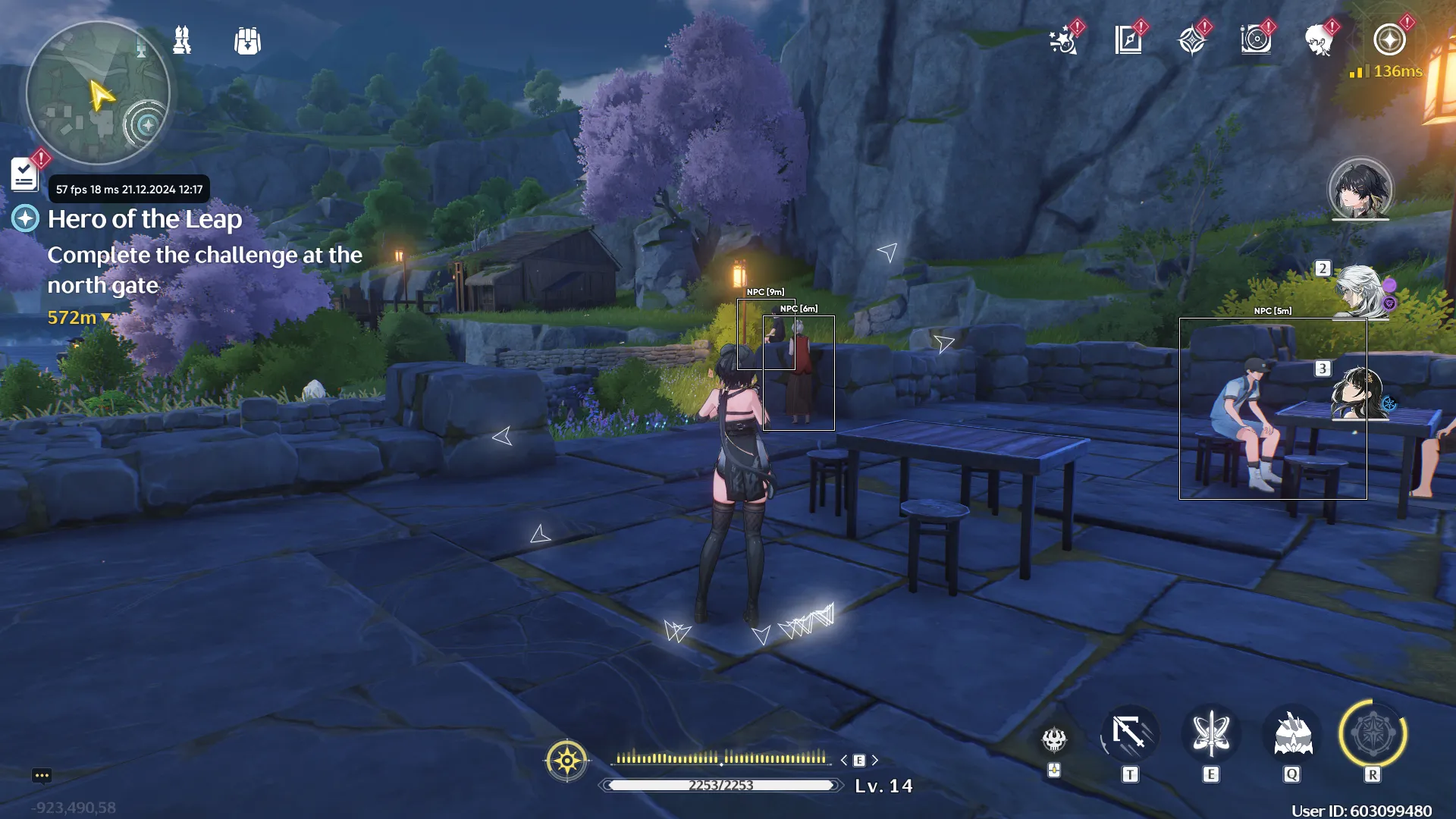Open the backpack icon beside the minimap
Viewport: 1456px width, 819px height.
[x=247, y=41]
